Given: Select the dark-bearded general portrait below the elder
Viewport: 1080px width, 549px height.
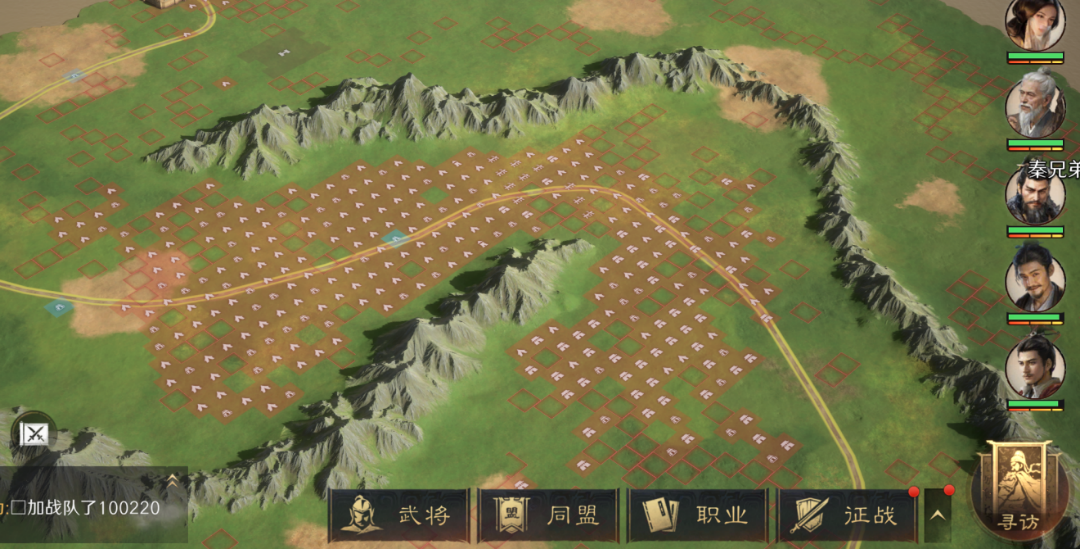Looking at the screenshot, I should [1035, 197].
